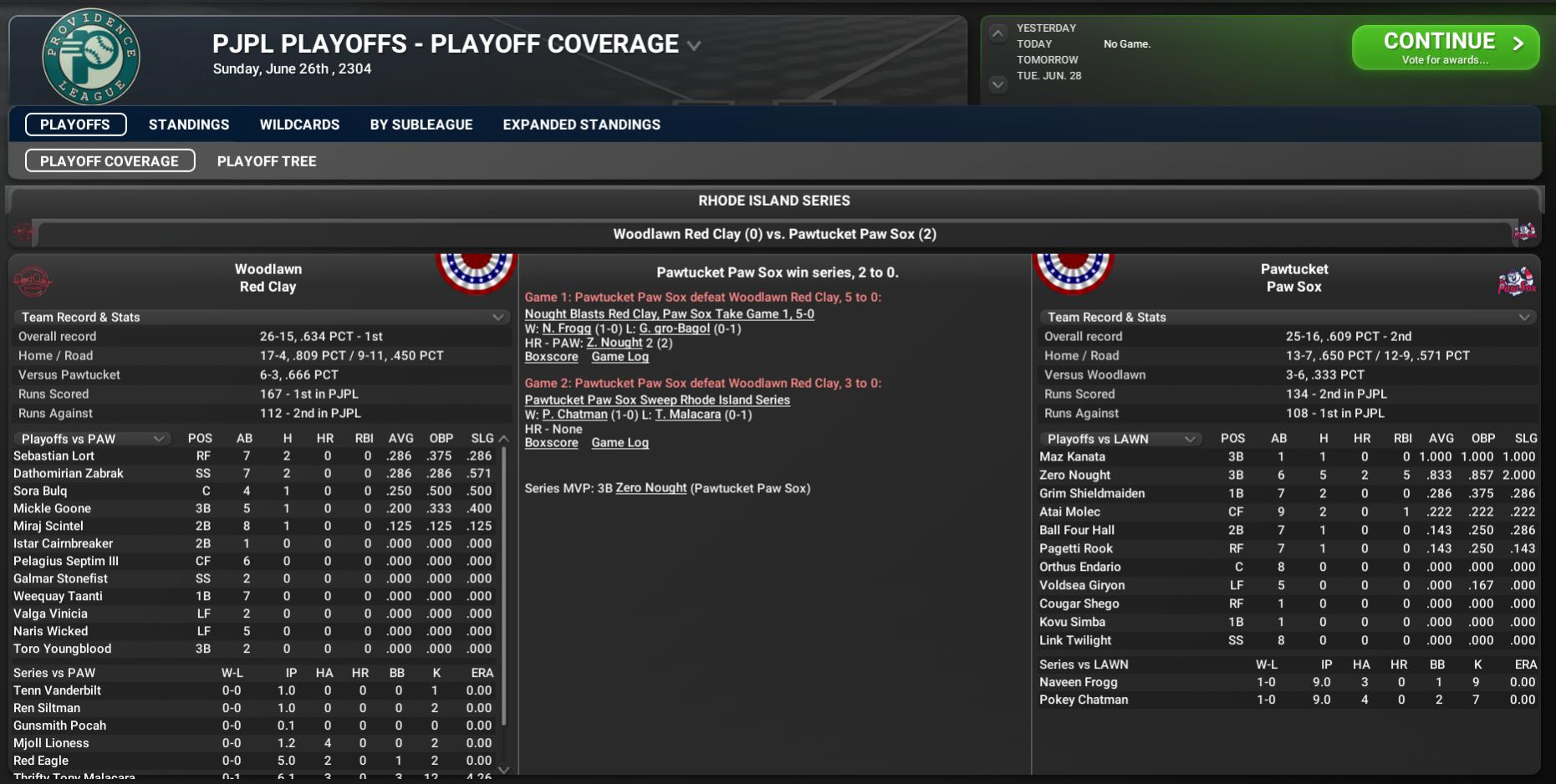Open the Wildcards tab
The image size is (1556, 784).
coord(299,125)
